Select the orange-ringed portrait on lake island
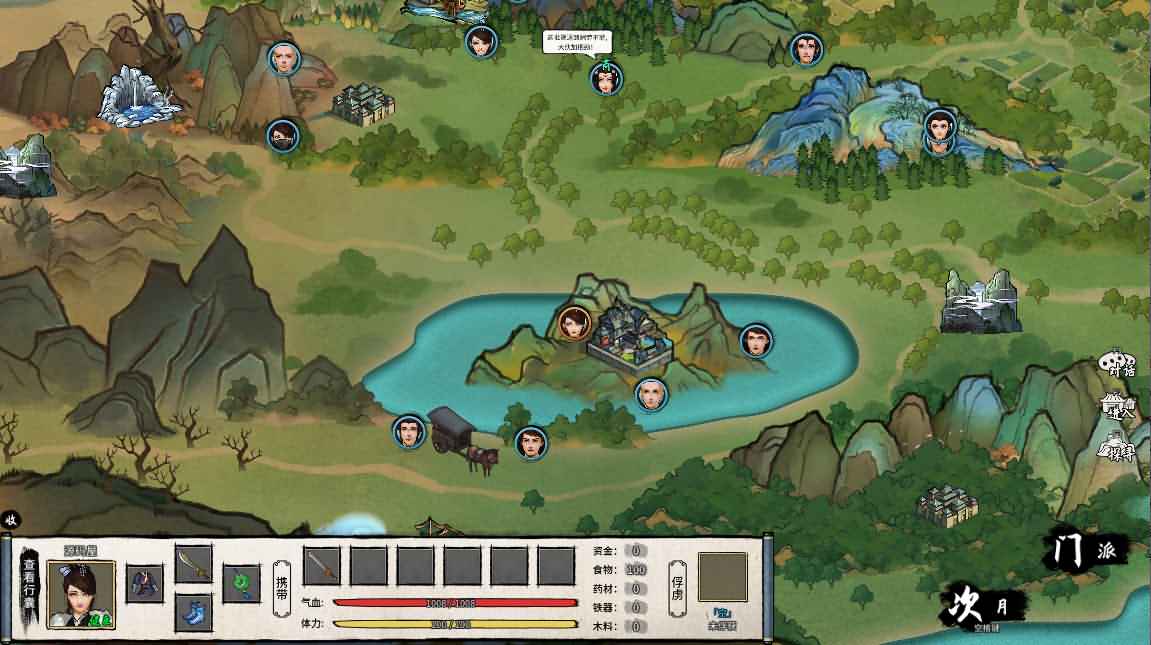 (x=573, y=323)
